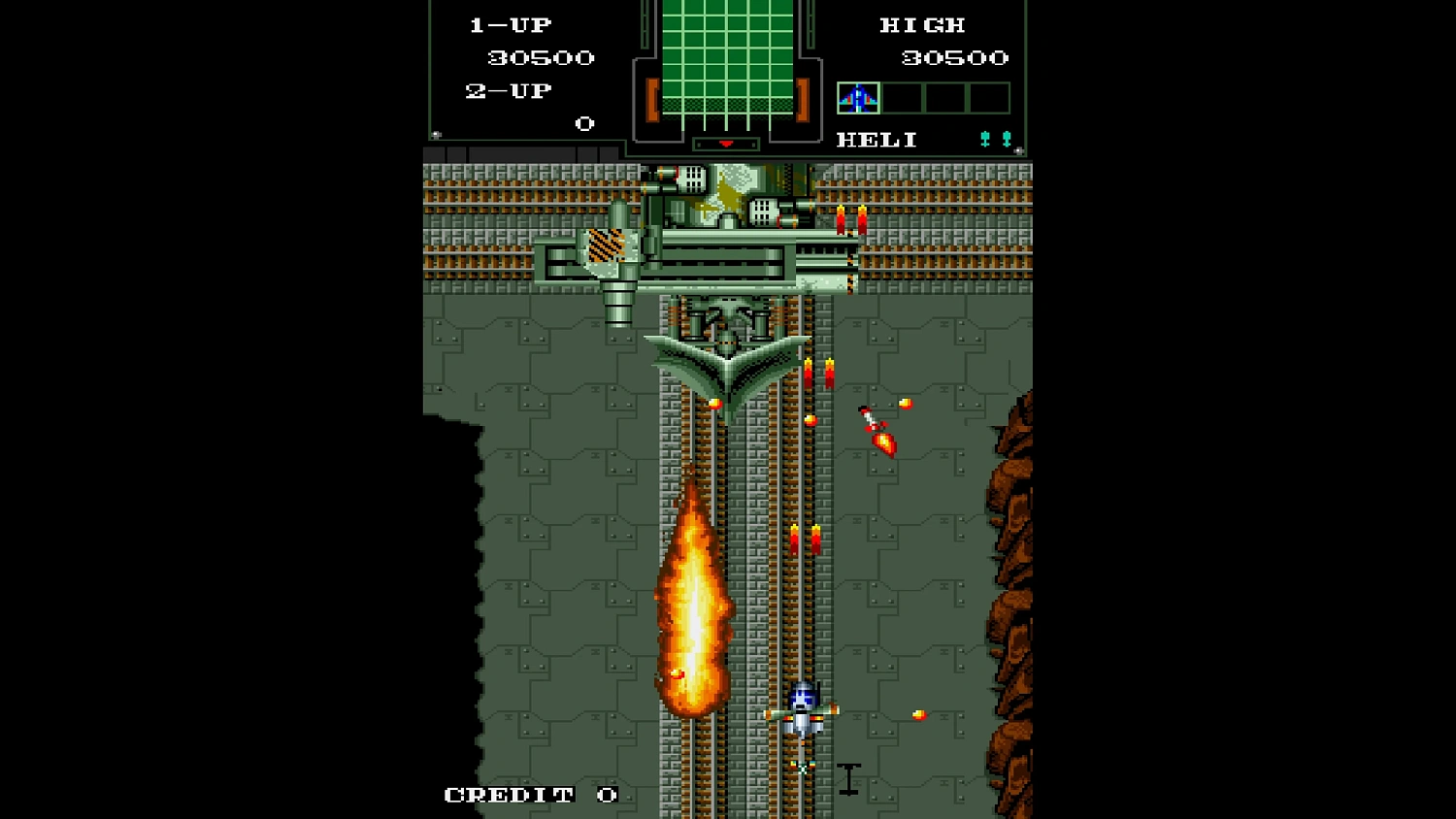This screenshot has width=1456, height=819.
Task: Toggle the empty life slot beside the jet icon
Action: 900,96
